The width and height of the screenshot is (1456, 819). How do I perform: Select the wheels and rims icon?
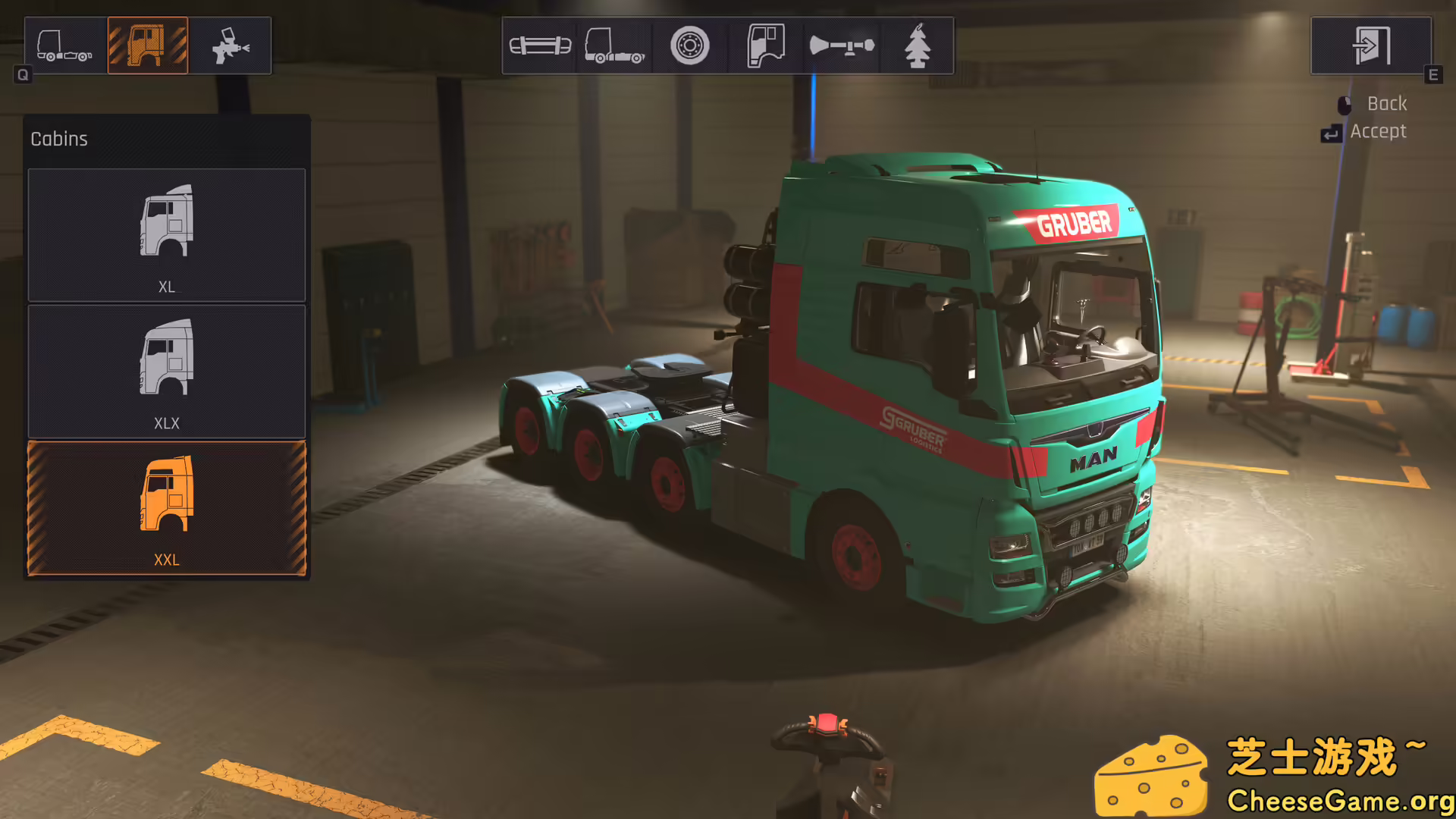[x=689, y=45]
